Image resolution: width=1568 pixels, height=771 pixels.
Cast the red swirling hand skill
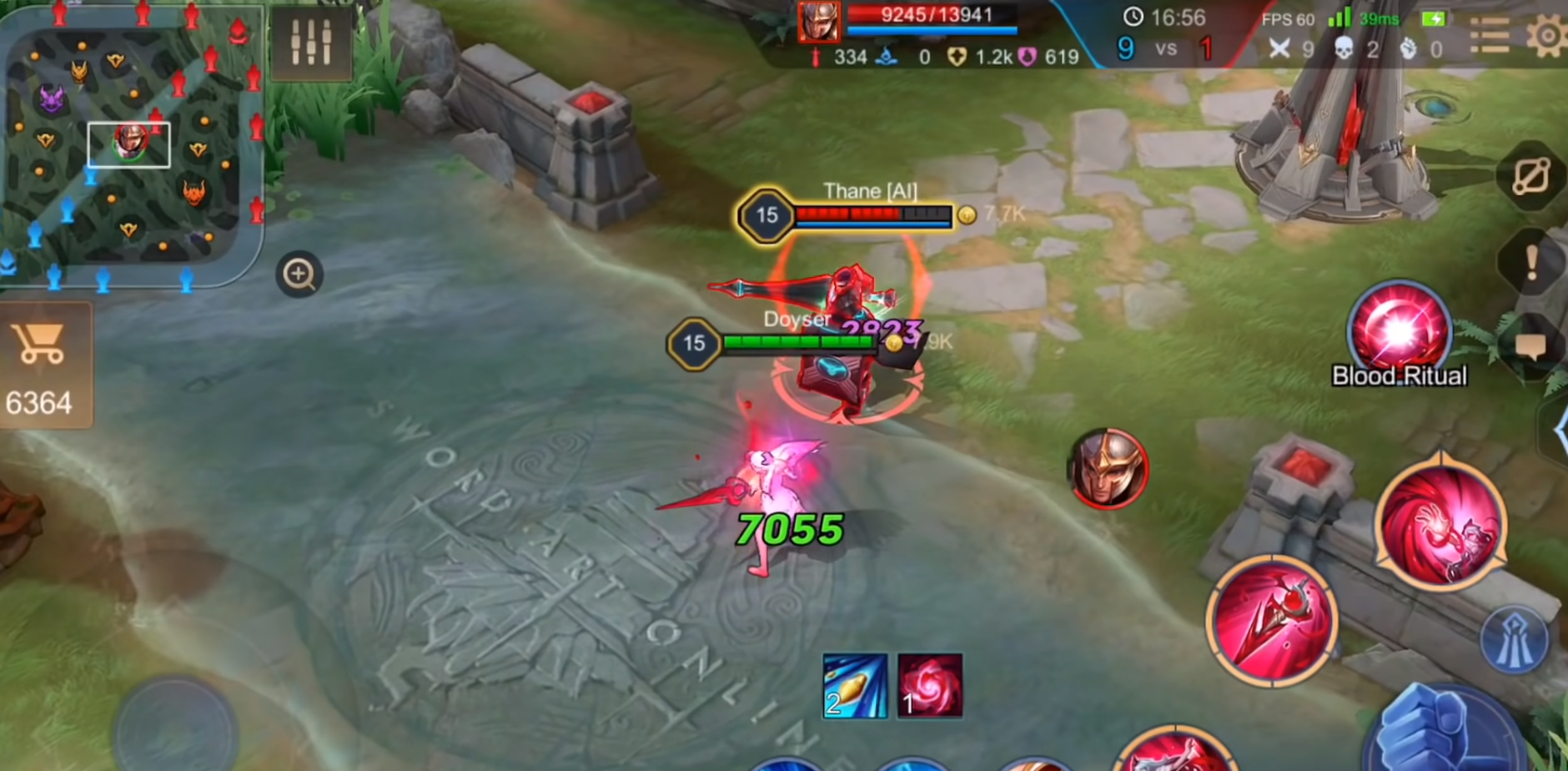[1440, 526]
